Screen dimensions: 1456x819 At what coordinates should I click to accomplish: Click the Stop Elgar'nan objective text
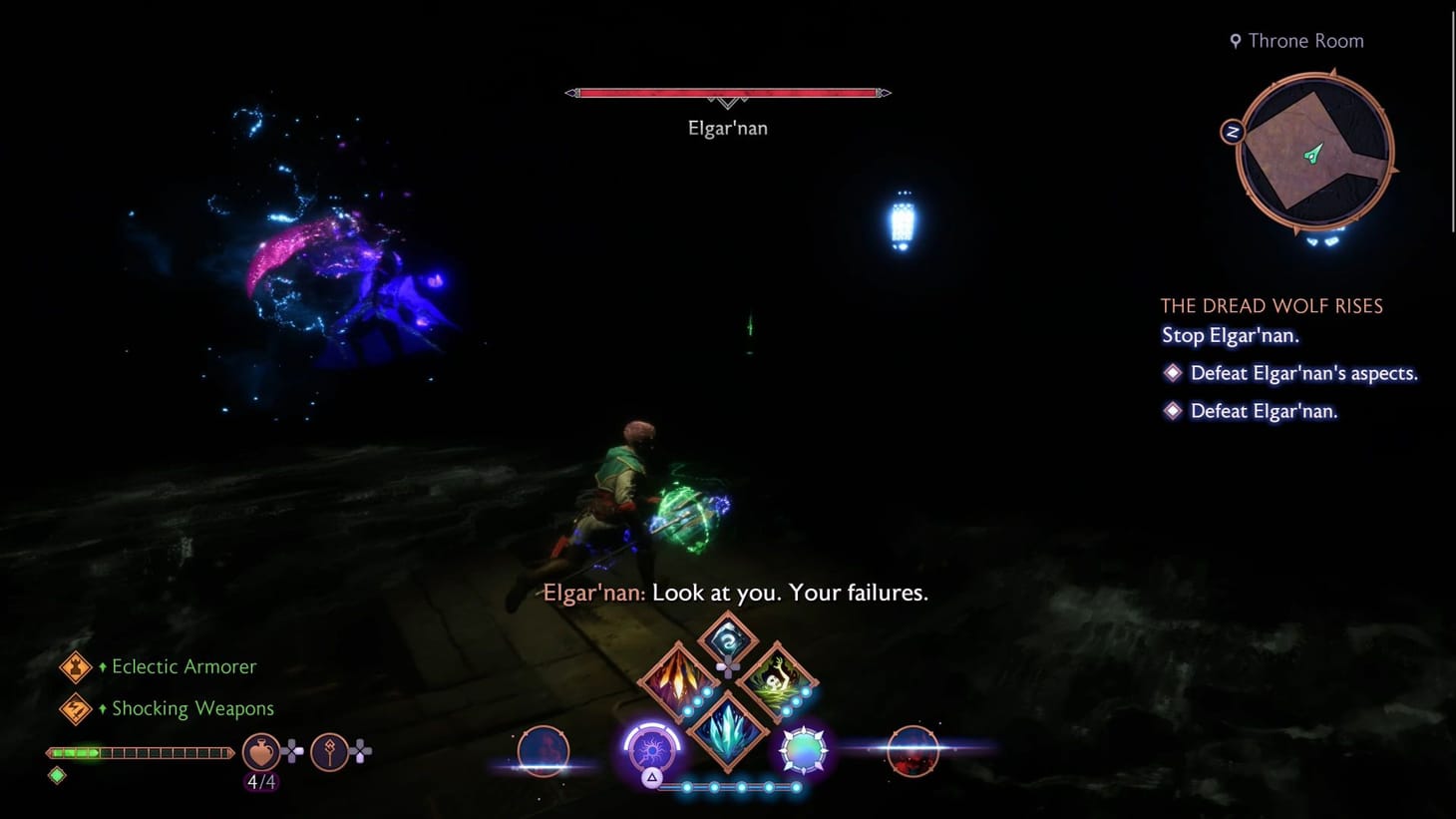[x=1230, y=336]
